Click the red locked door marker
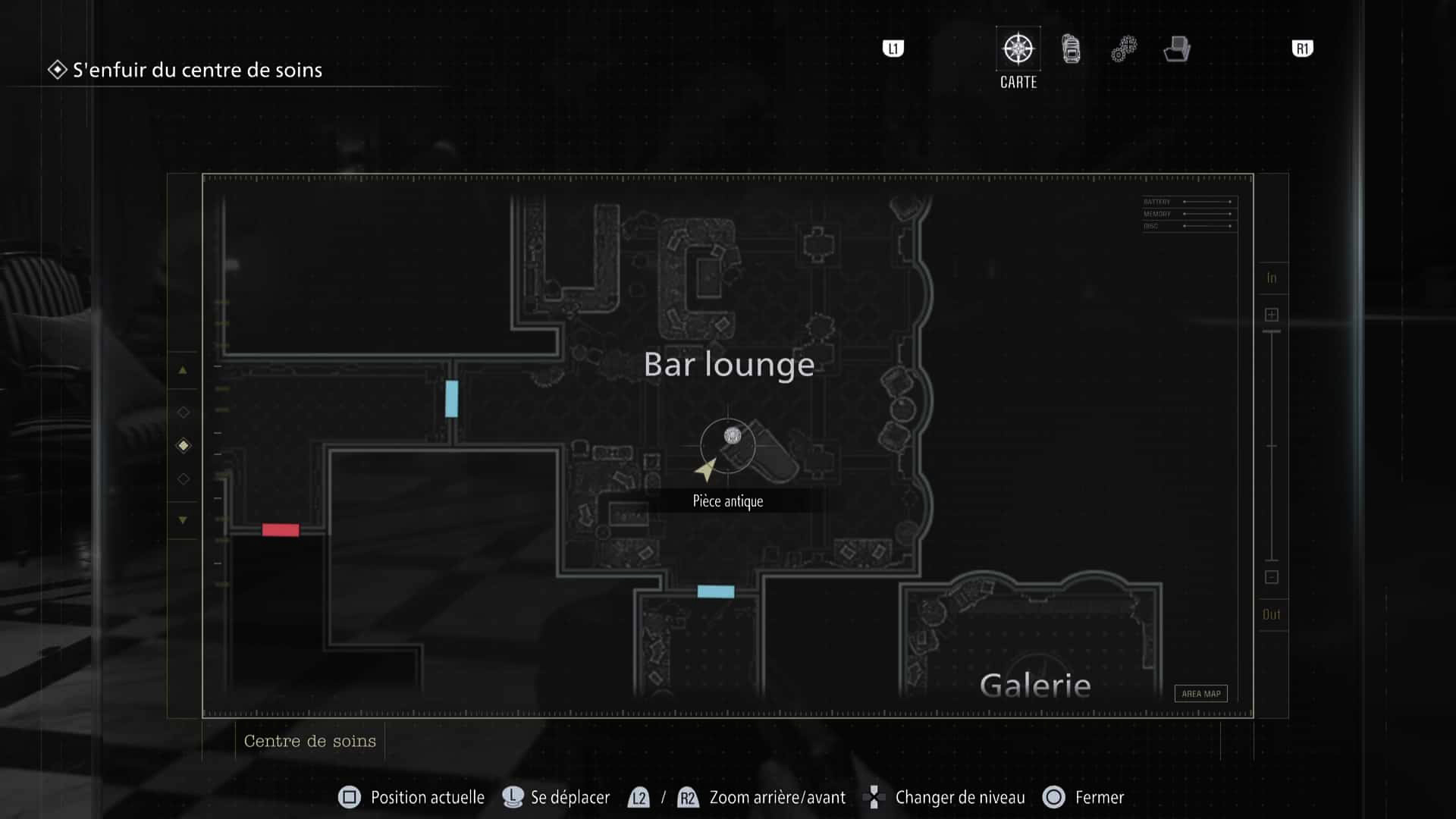The width and height of the screenshot is (1456, 819). point(281,530)
